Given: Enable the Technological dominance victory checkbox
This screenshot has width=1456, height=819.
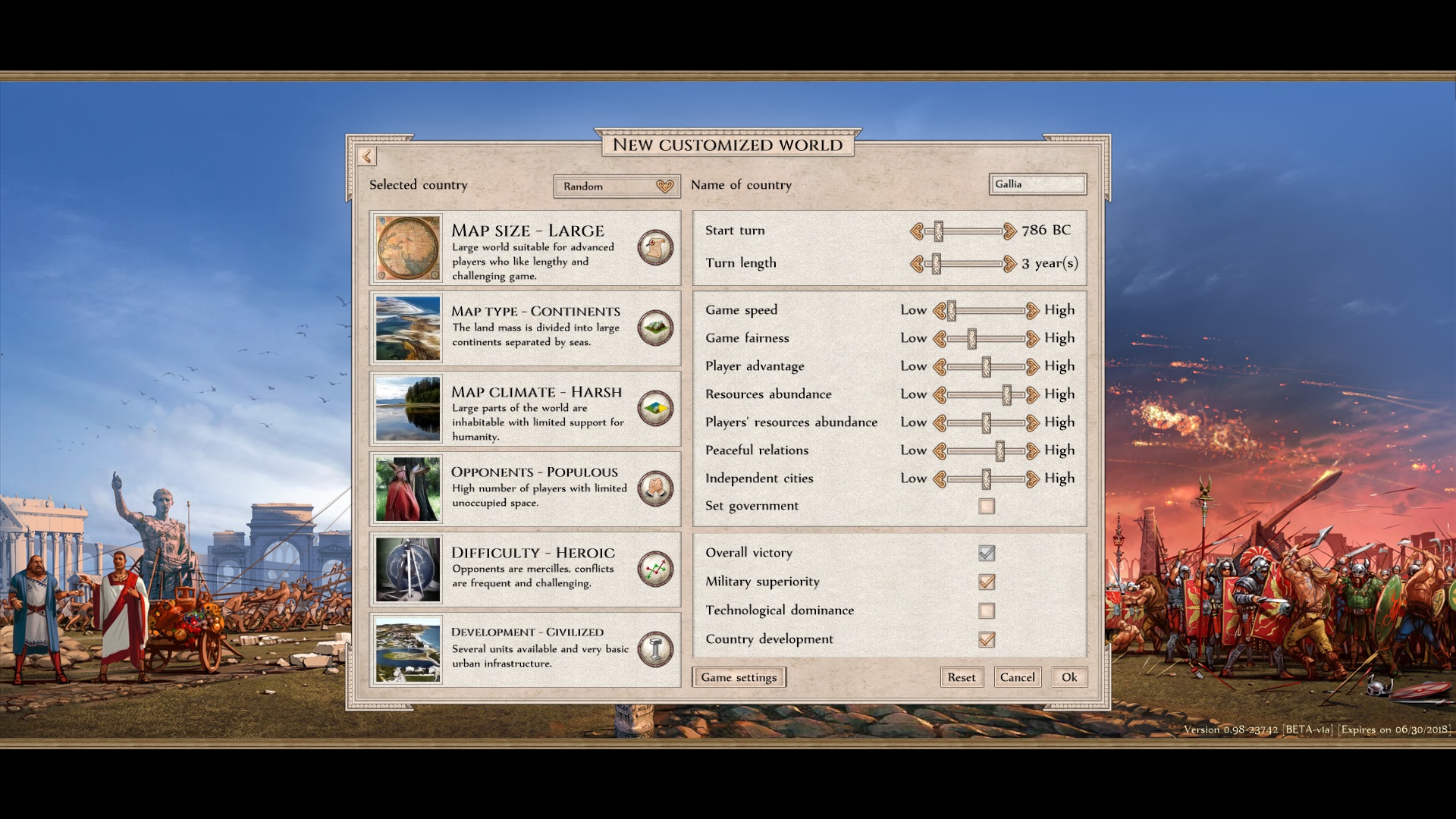Looking at the screenshot, I should coord(986,610).
